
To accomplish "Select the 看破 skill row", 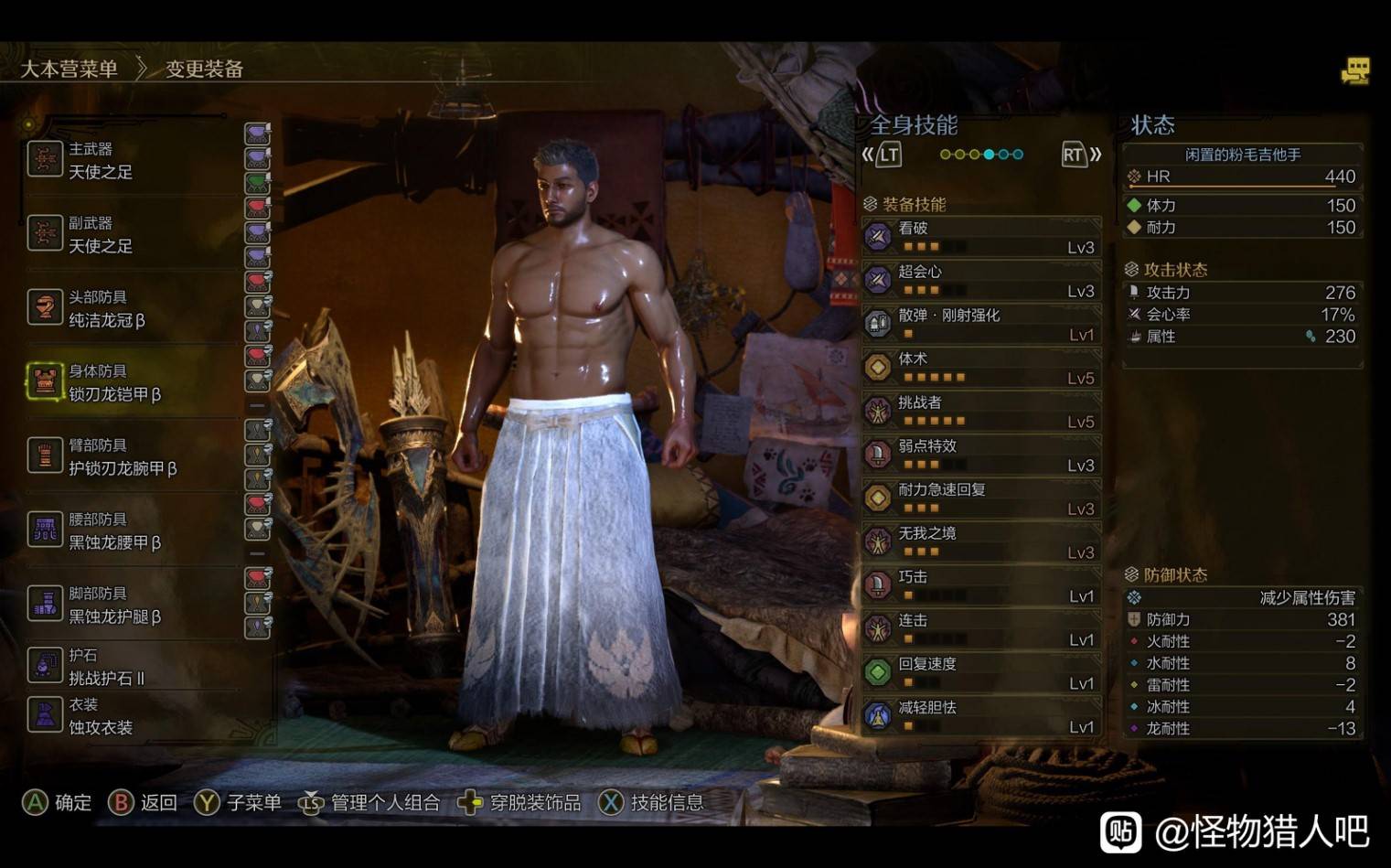I will pyautogui.click(x=980, y=237).
